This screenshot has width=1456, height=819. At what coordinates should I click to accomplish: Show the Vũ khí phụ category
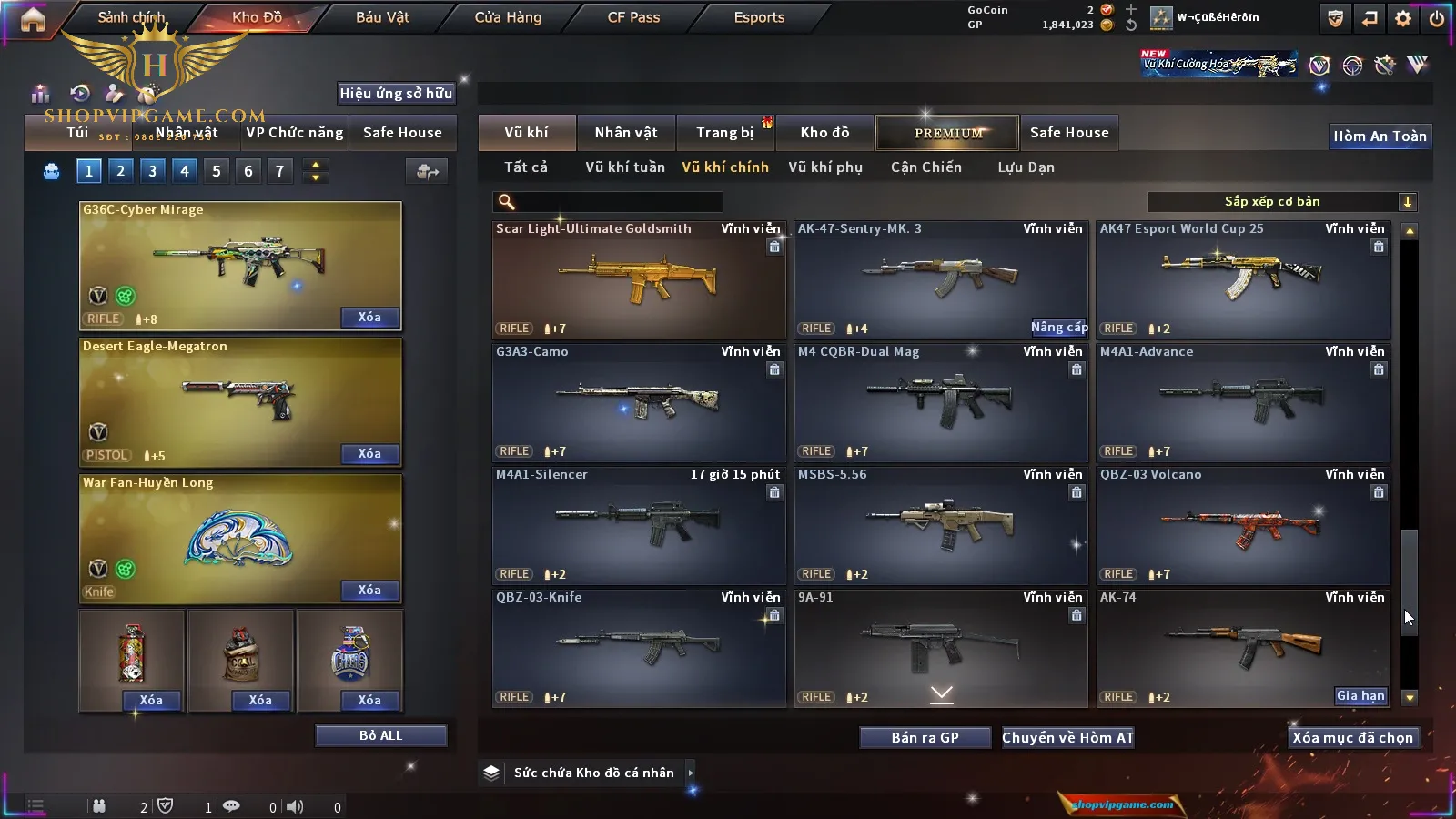click(824, 167)
